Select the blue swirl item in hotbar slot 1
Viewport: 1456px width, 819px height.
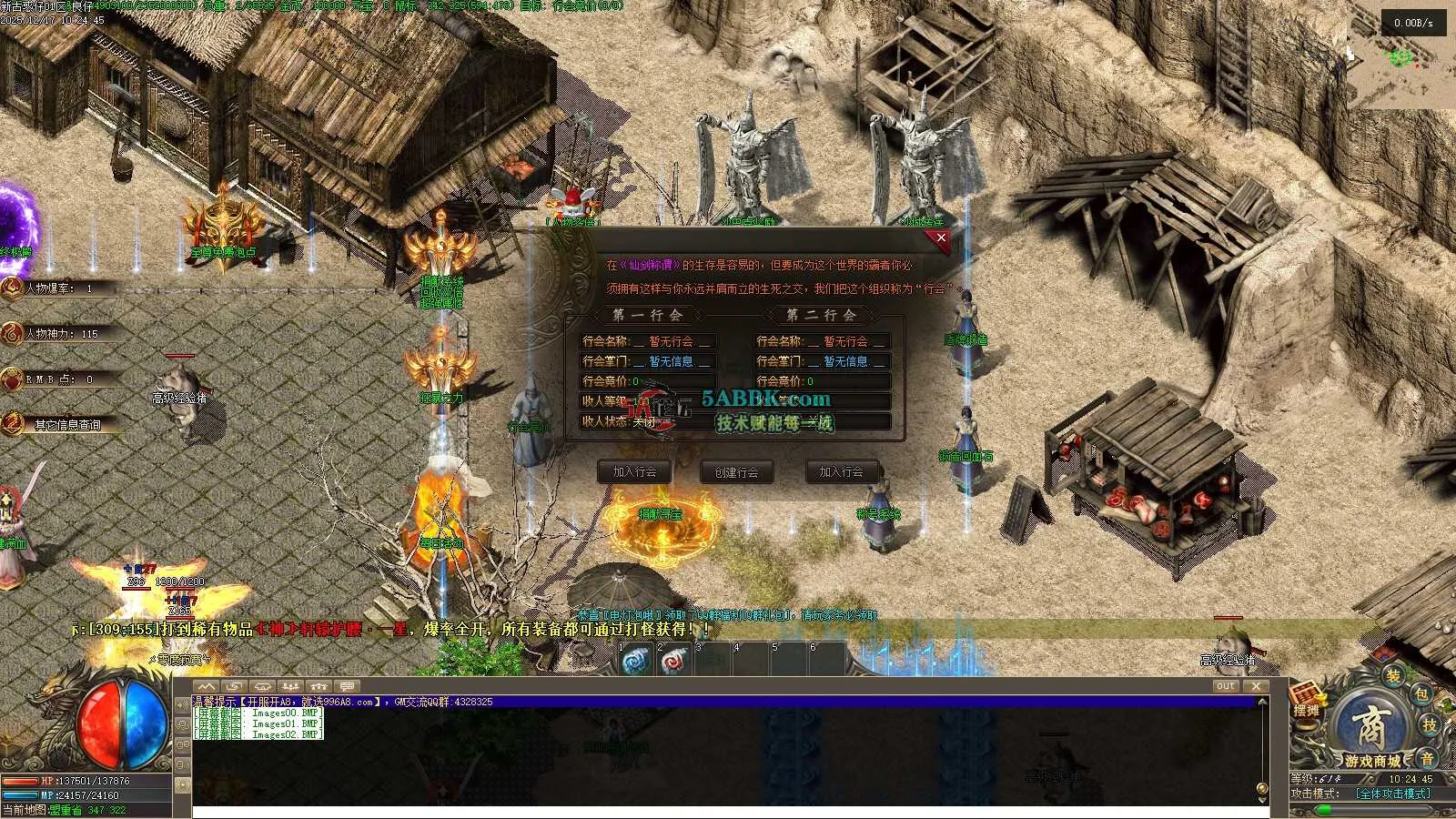pos(635,662)
